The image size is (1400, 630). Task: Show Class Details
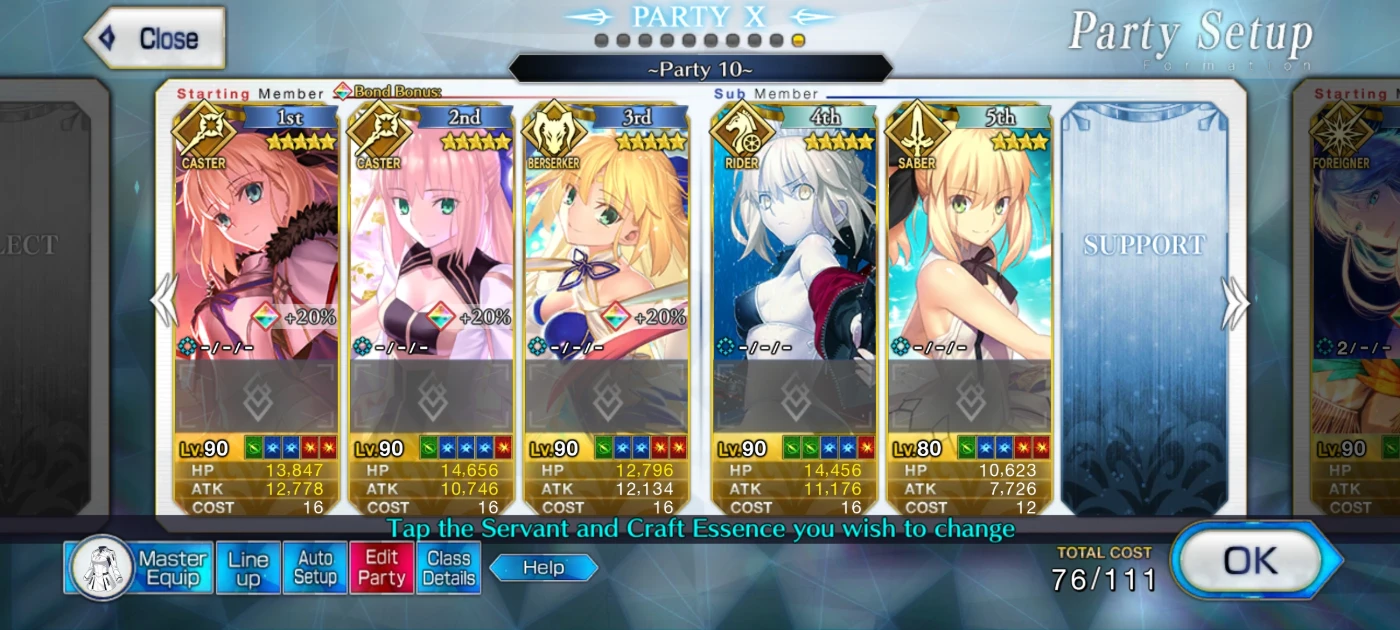tap(449, 568)
